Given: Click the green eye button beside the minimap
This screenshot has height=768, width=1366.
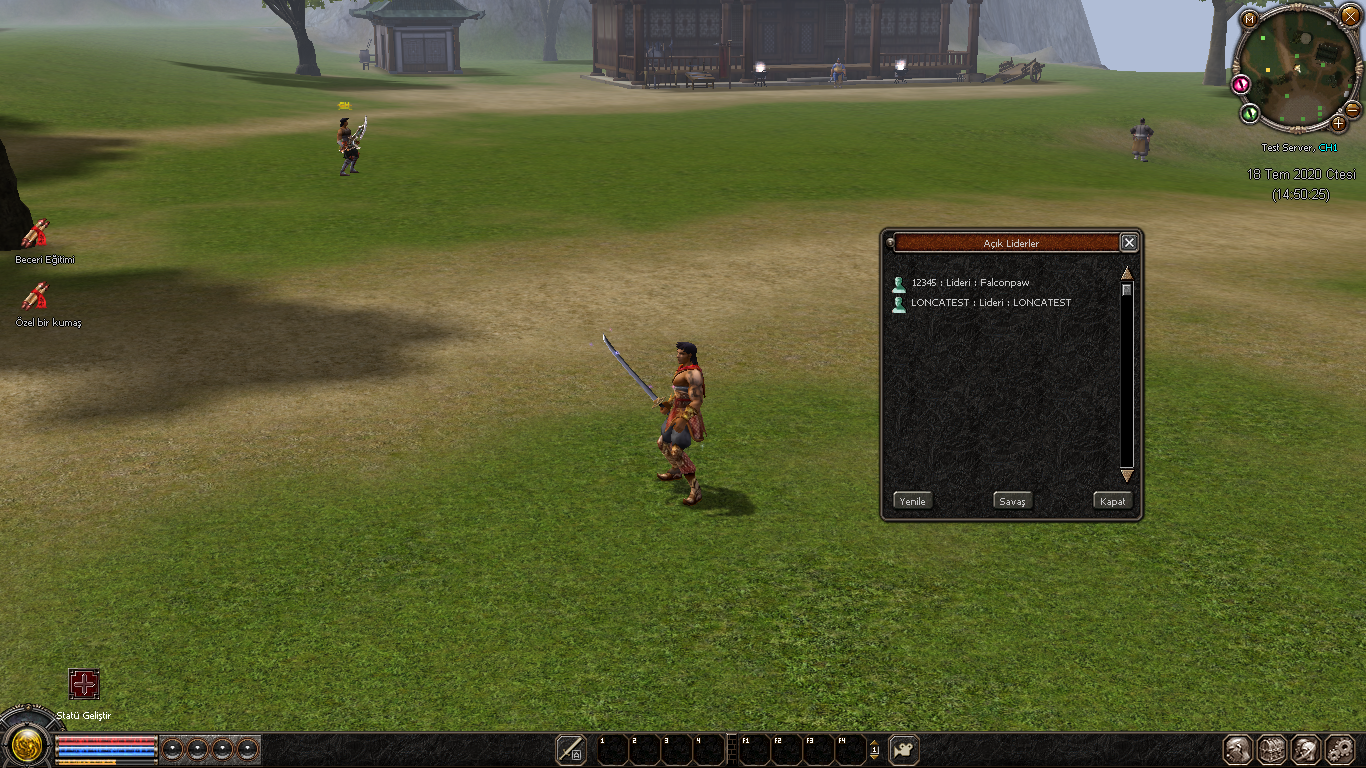Looking at the screenshot, I should 1250,114.
